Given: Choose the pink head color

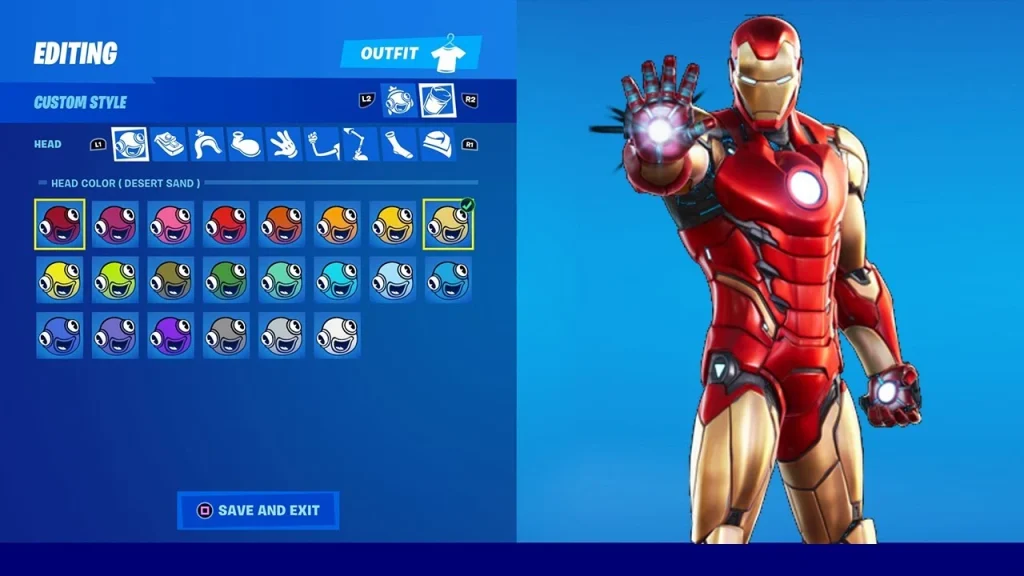Looking at the screenshot, I should click(x=171, y=224).
